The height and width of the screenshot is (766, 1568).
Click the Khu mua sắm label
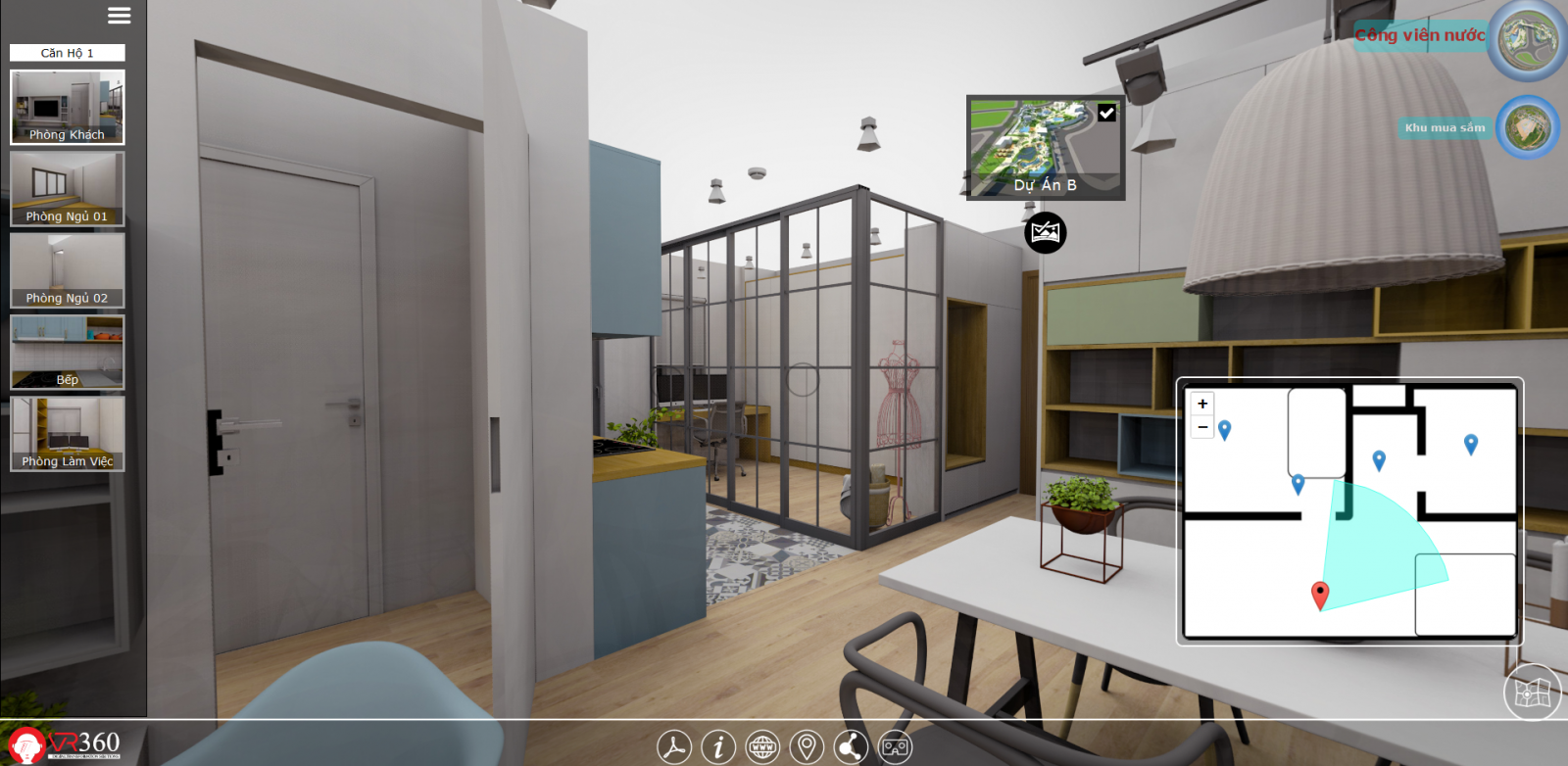[1445, 127]
